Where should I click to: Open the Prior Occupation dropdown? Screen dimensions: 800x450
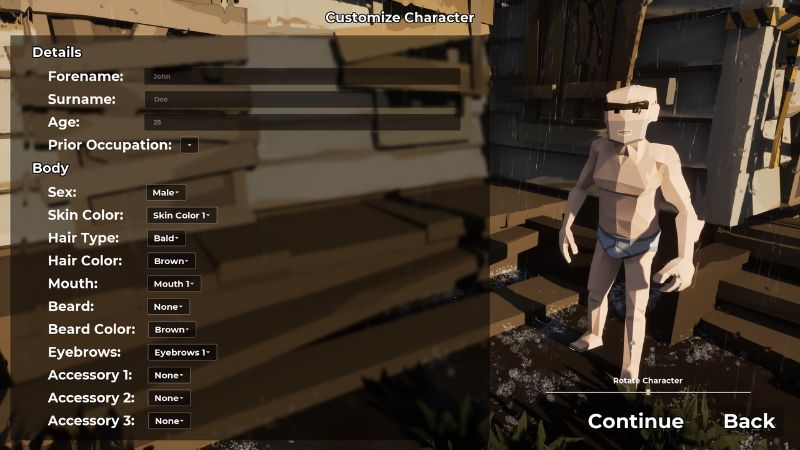pos(189,145)
